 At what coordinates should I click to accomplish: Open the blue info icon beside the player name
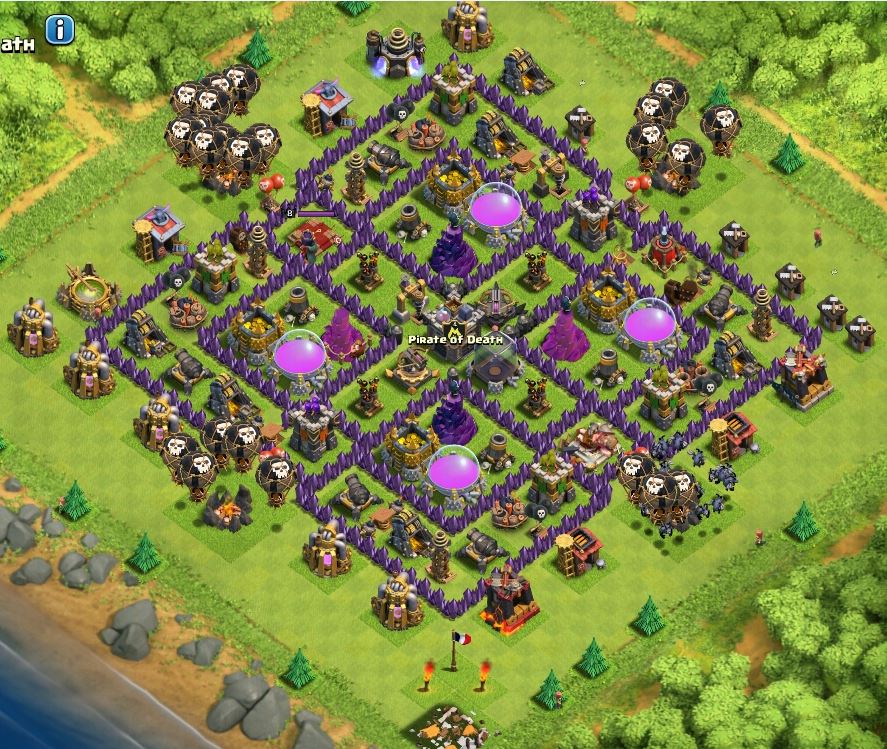[60, 30]
